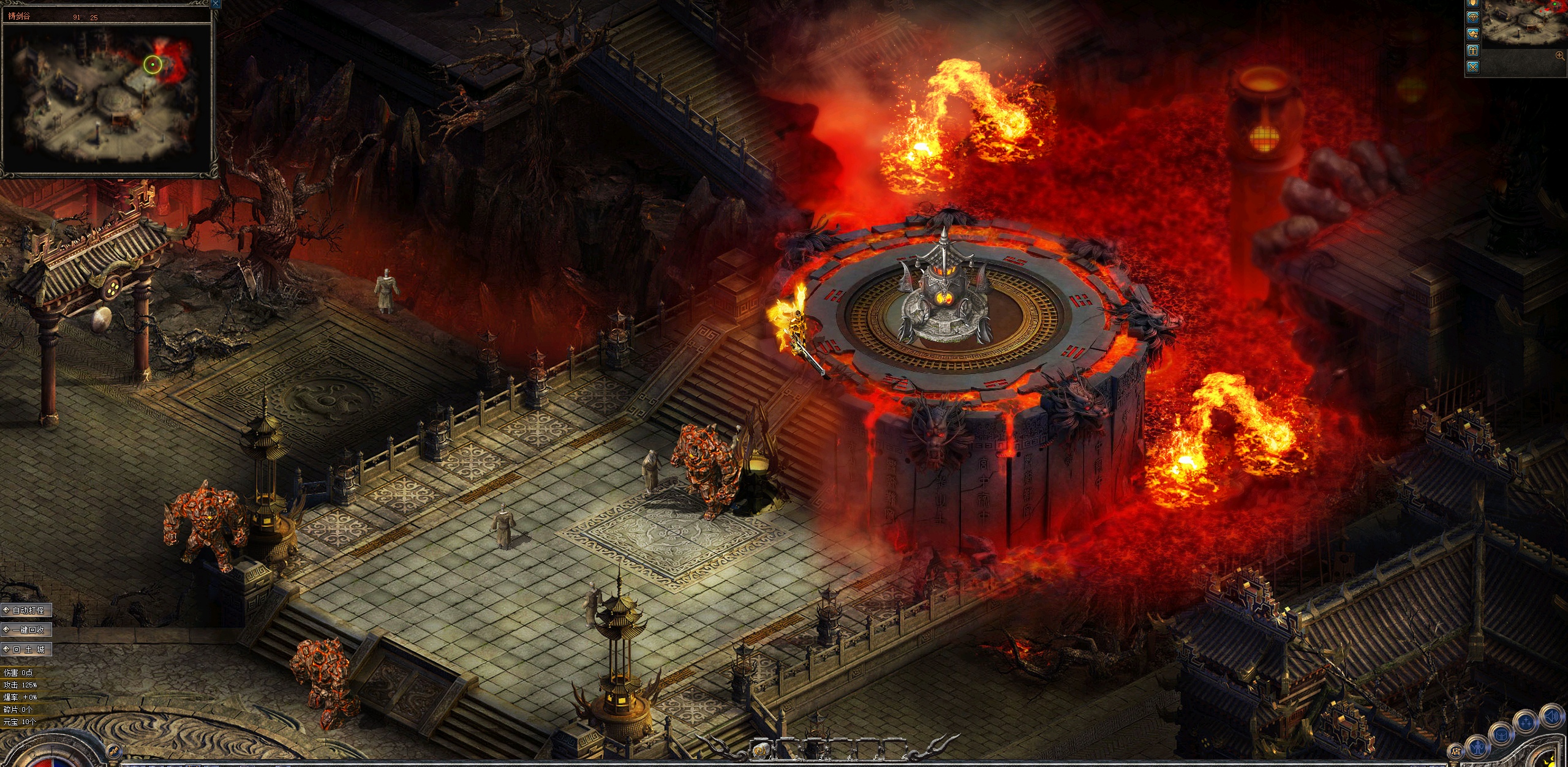This screenshot has height=767, width=1568.
Task: Open the gift box rewards icon
Action: (x=1473, y=51)
